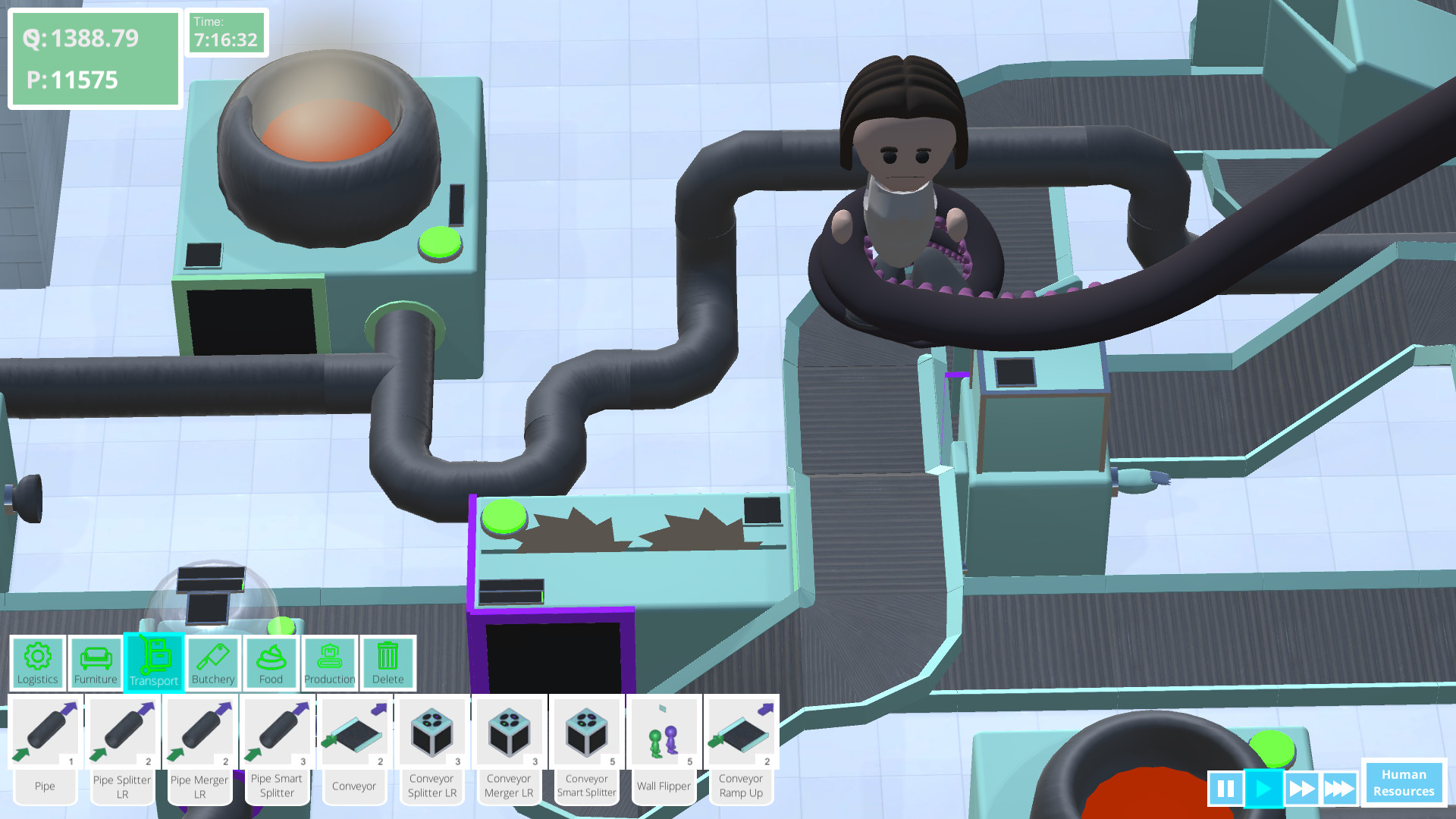Pause the game simulation
This screenshot has width=1456, height=819.
(1227, 788)
